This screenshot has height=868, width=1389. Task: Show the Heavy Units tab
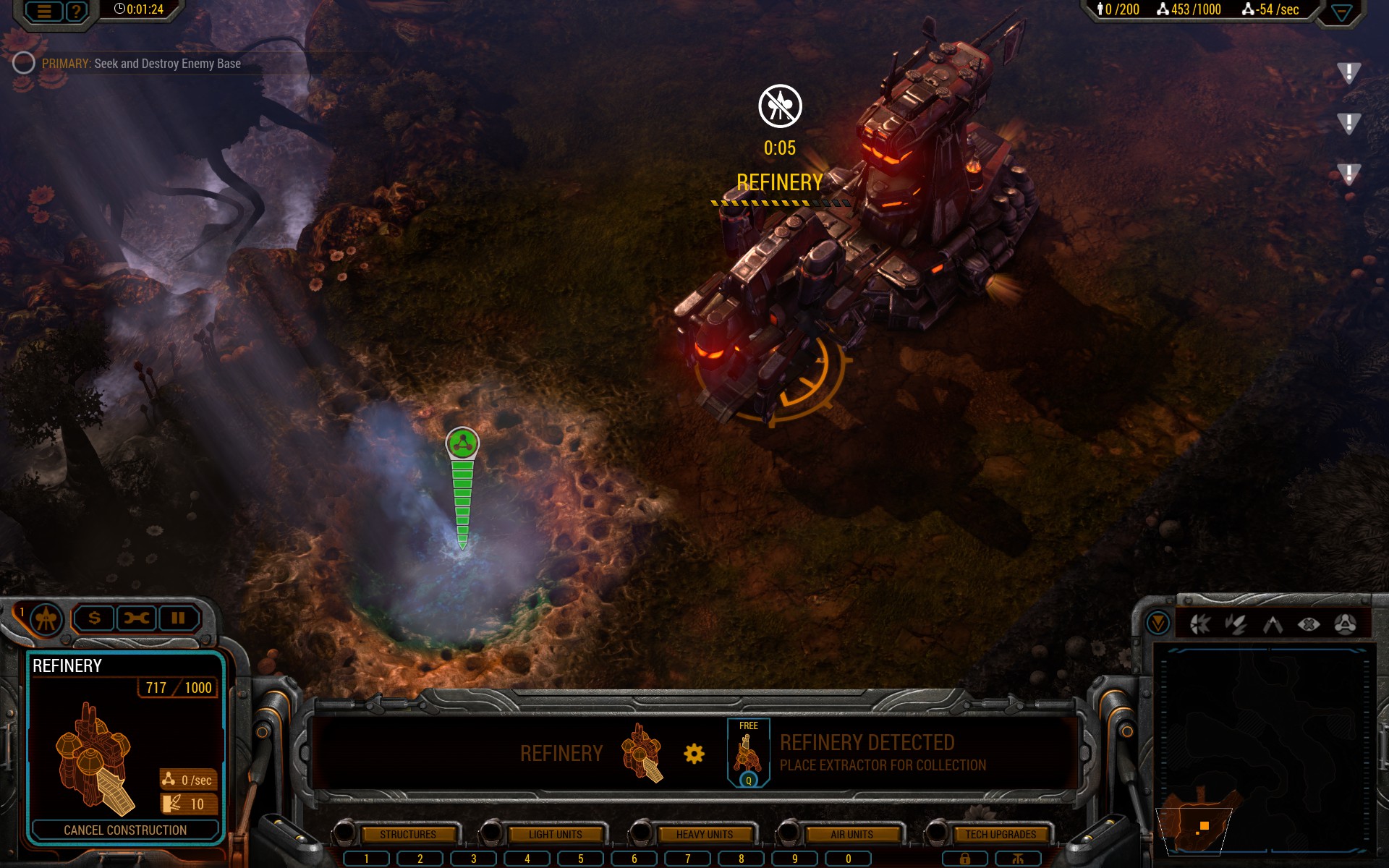point(704,834)
